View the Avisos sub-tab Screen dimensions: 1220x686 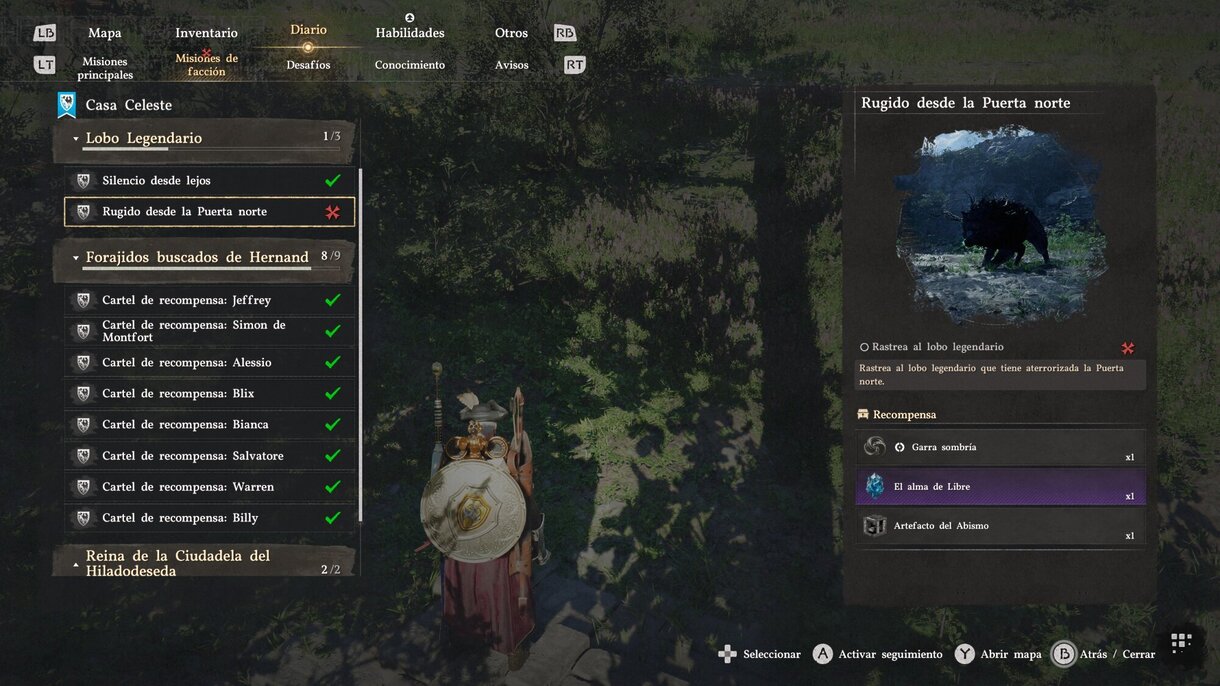tap(511, 65)
